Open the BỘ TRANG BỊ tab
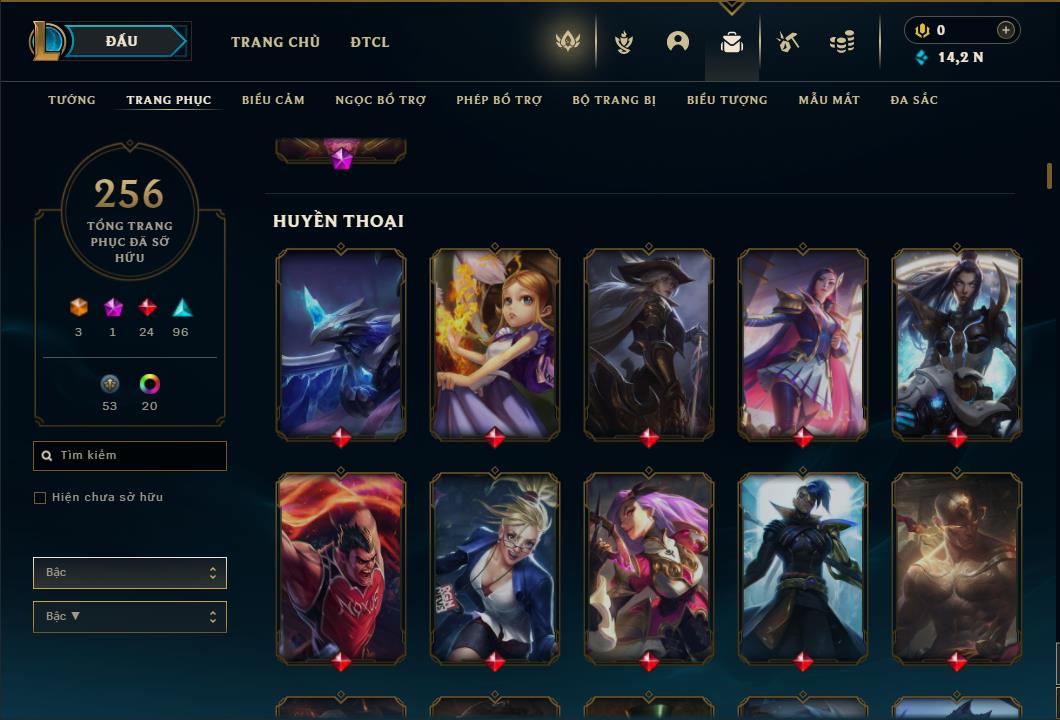 tap(614, 100)
